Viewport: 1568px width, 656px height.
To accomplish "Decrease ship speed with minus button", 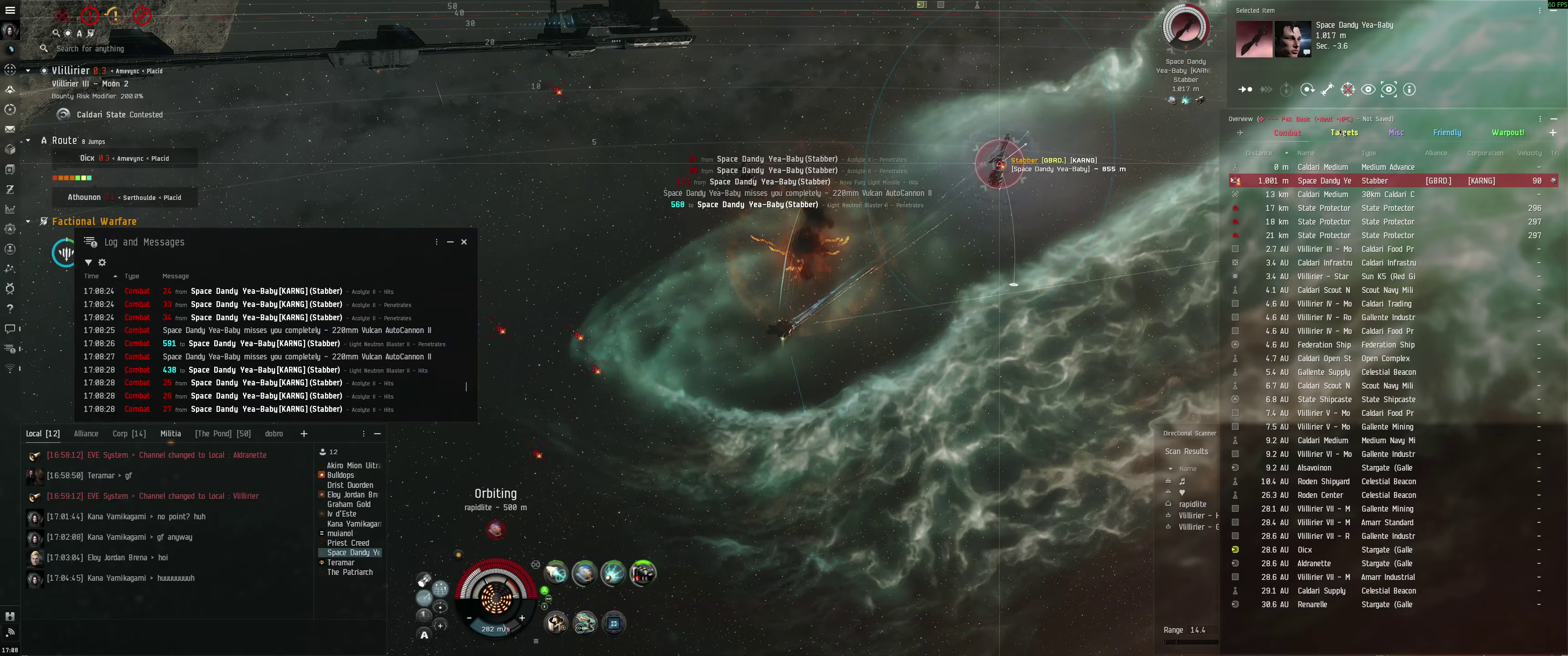I will pyautogui.click(x=469, y=618).
